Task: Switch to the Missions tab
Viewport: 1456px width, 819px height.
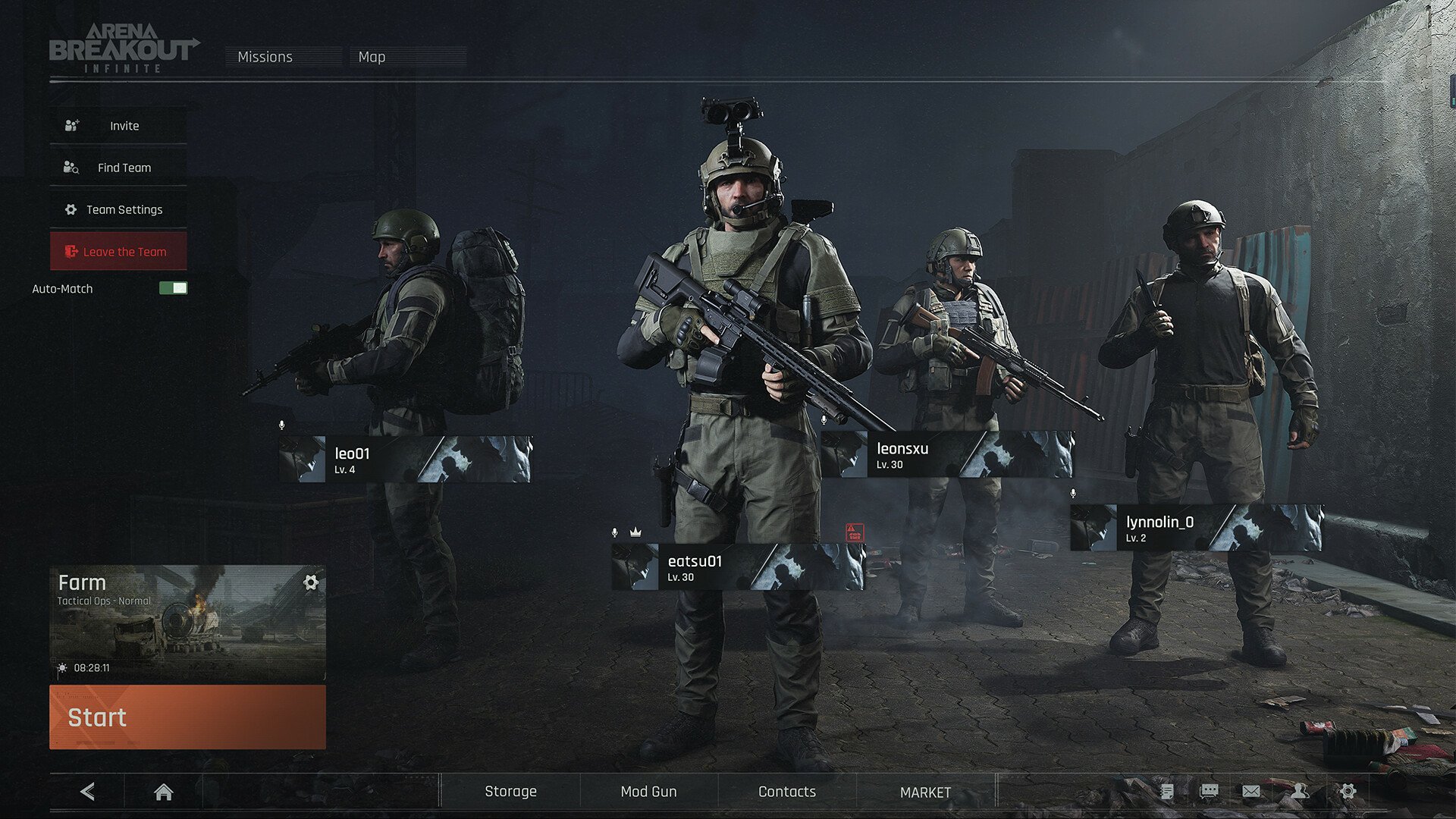Action: pyautogui.click(x=264, y=57)
